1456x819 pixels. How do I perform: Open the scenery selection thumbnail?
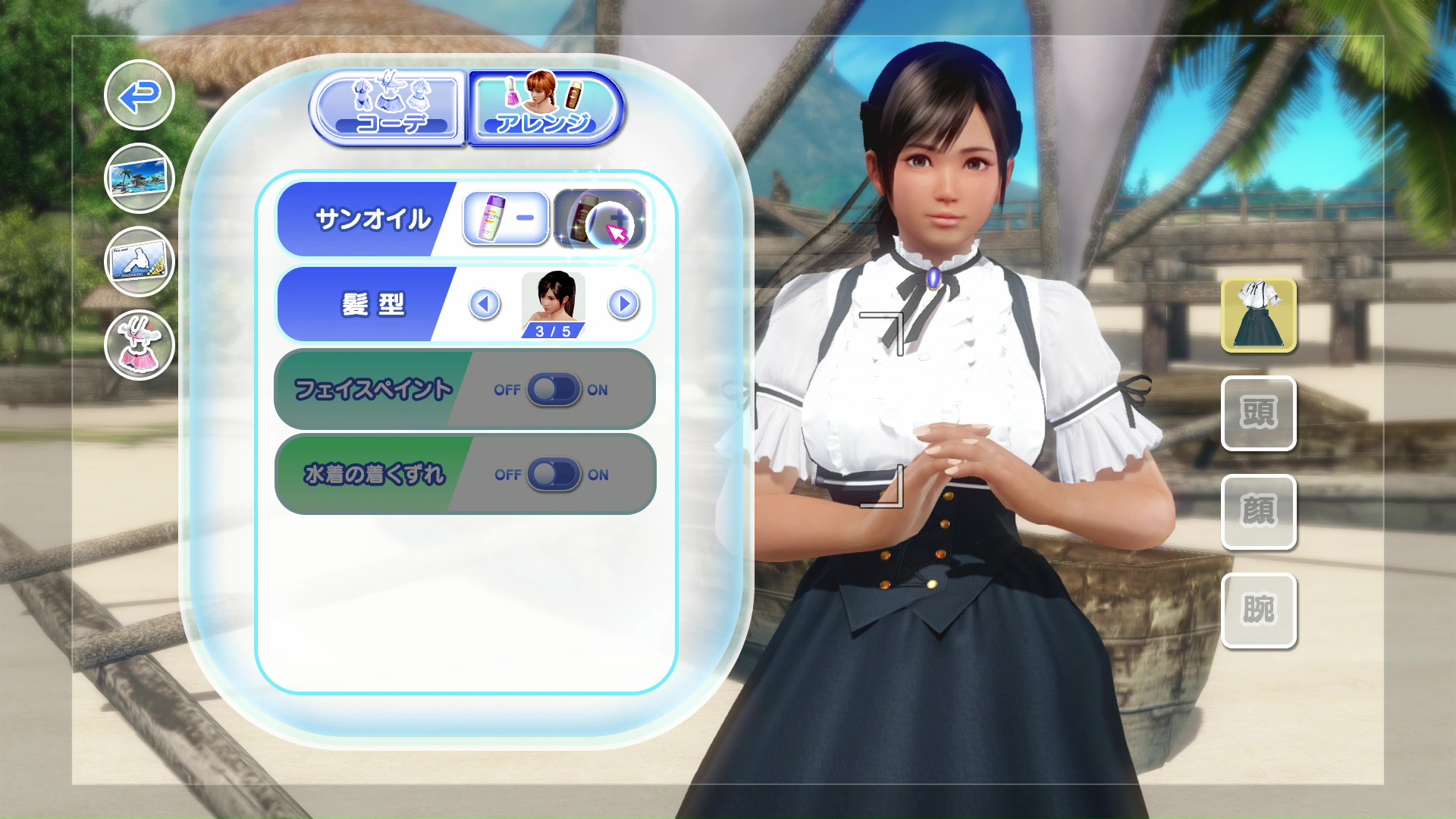tap(139, 178)
